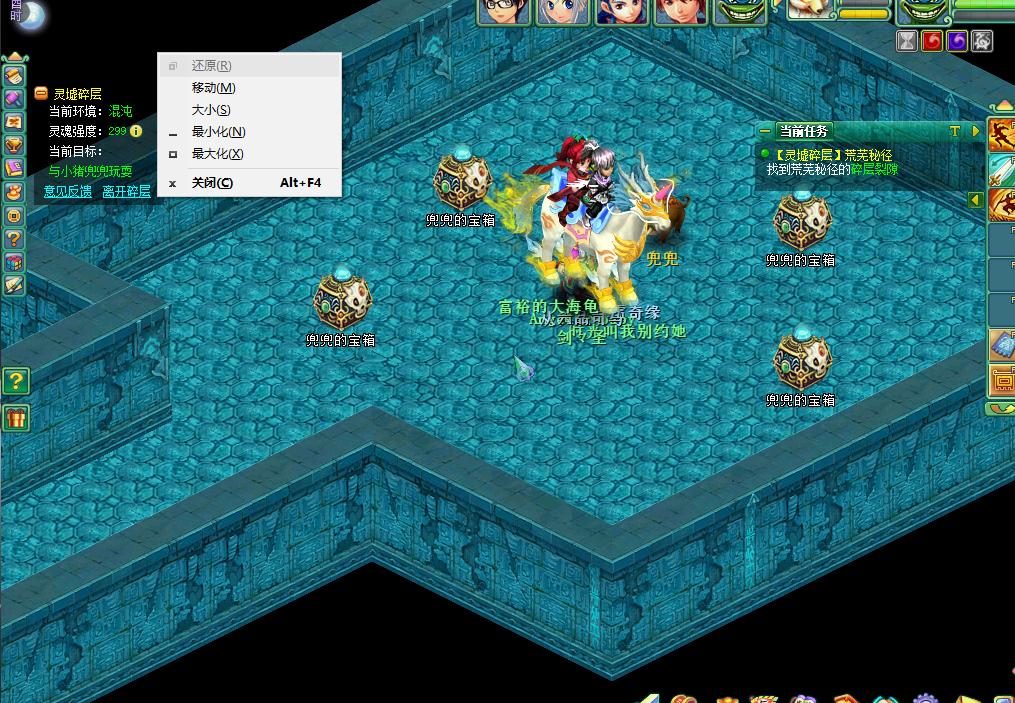Click the yellow info icon beside 299
Screen dimensions: 1015x703
point(136,131)
